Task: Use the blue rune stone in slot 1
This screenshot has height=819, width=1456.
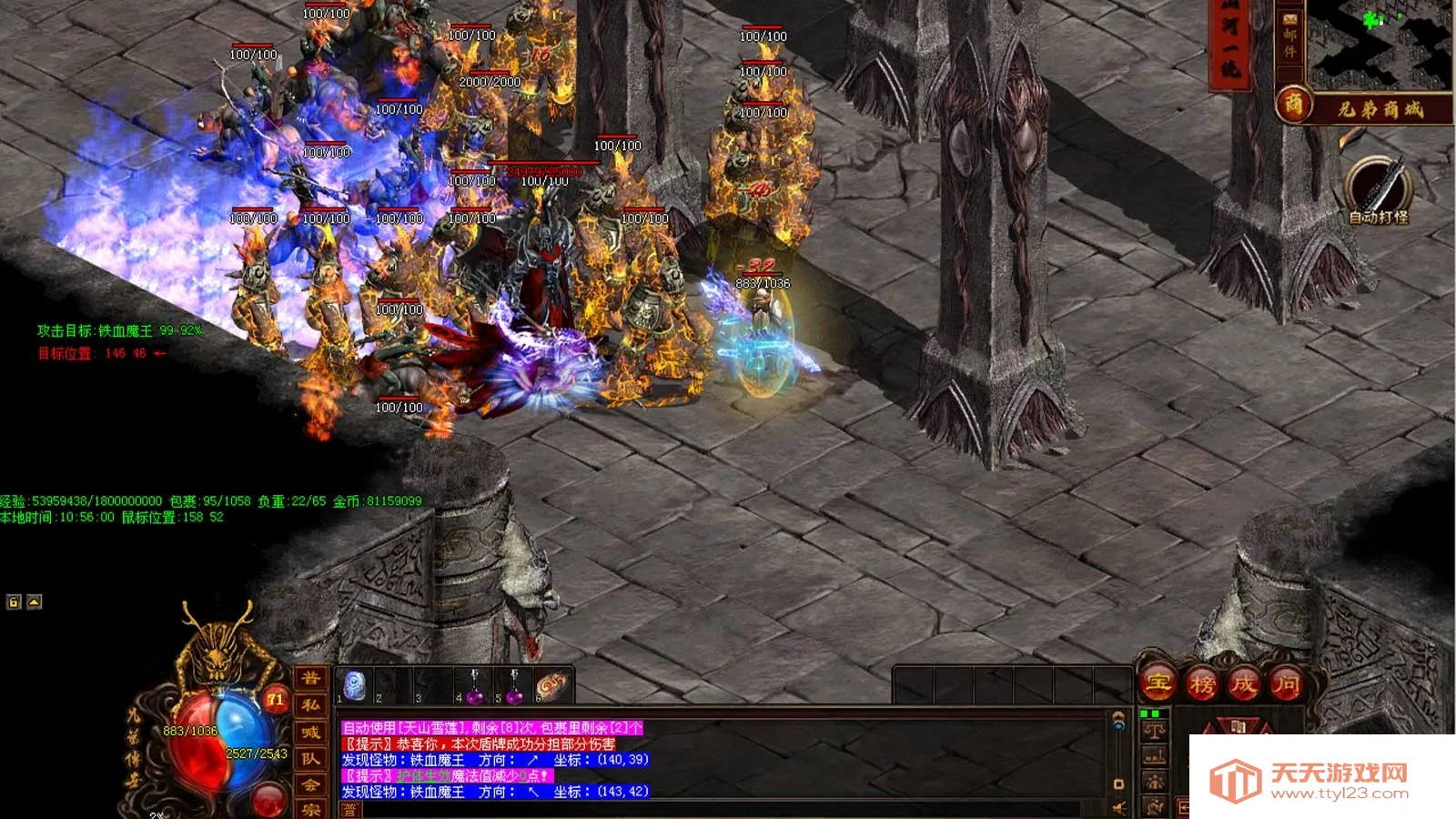Action: 355,685
